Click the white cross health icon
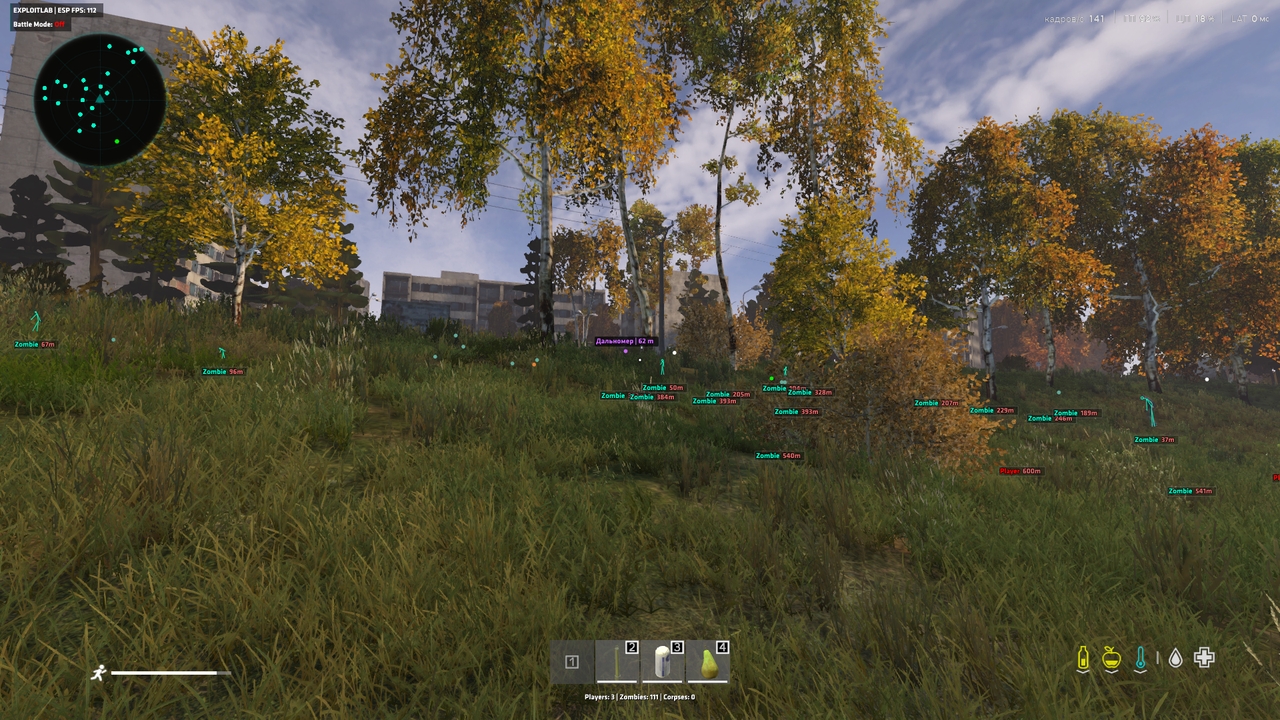The width and height of the screenshot is (1280, 720). pos(1204,658)
